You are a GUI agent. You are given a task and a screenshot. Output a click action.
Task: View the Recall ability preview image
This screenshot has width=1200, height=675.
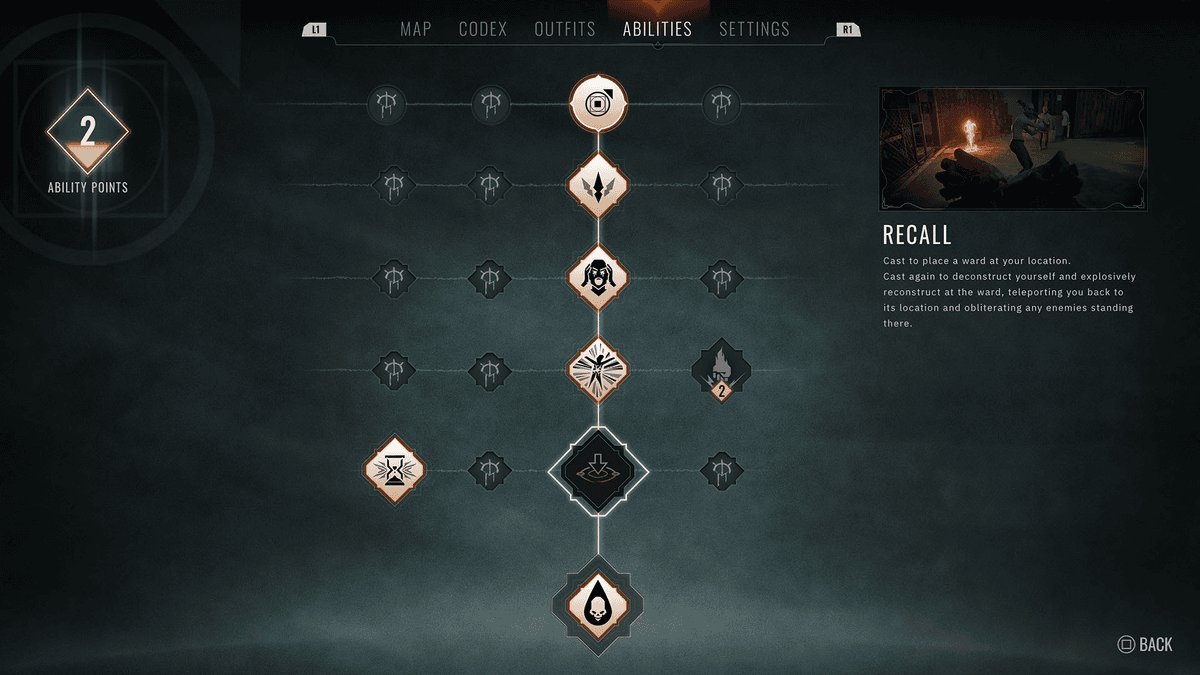(1013, 148)
